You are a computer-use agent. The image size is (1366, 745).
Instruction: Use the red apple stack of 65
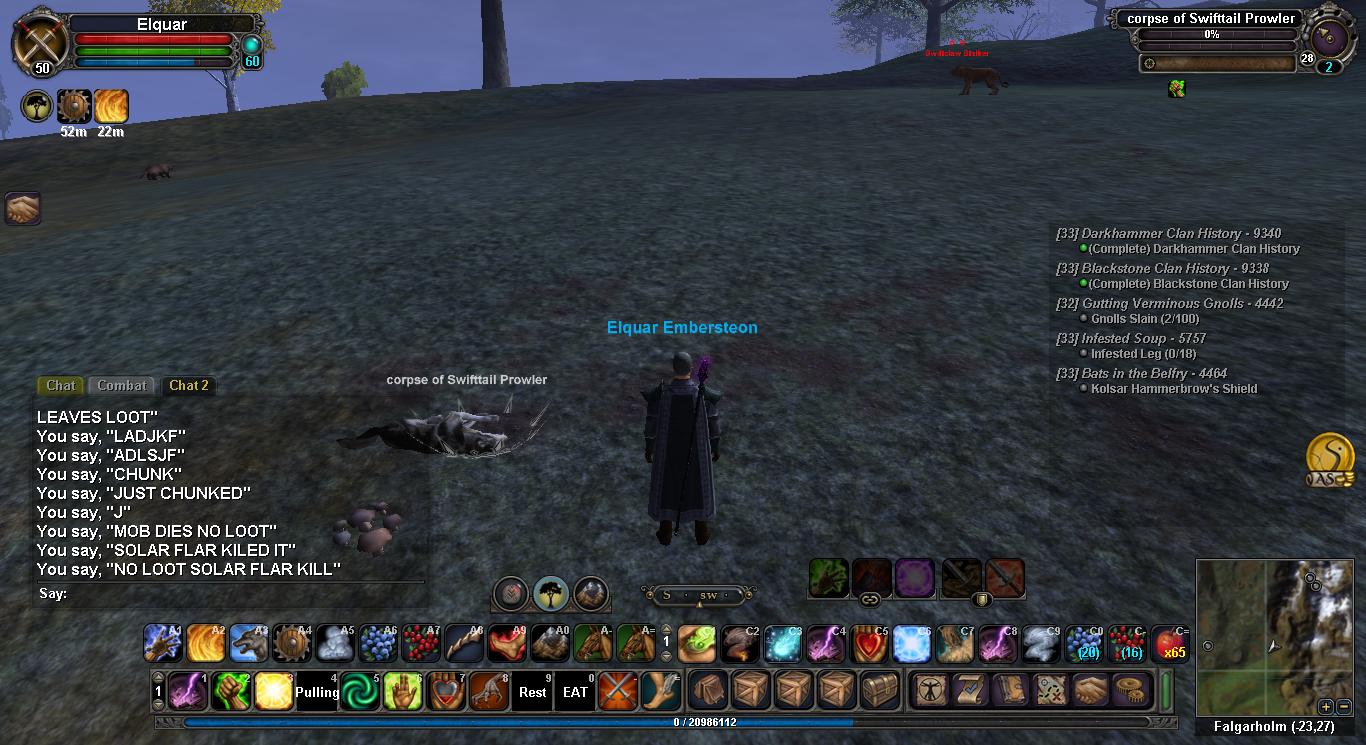click(x=1170, y=644)
